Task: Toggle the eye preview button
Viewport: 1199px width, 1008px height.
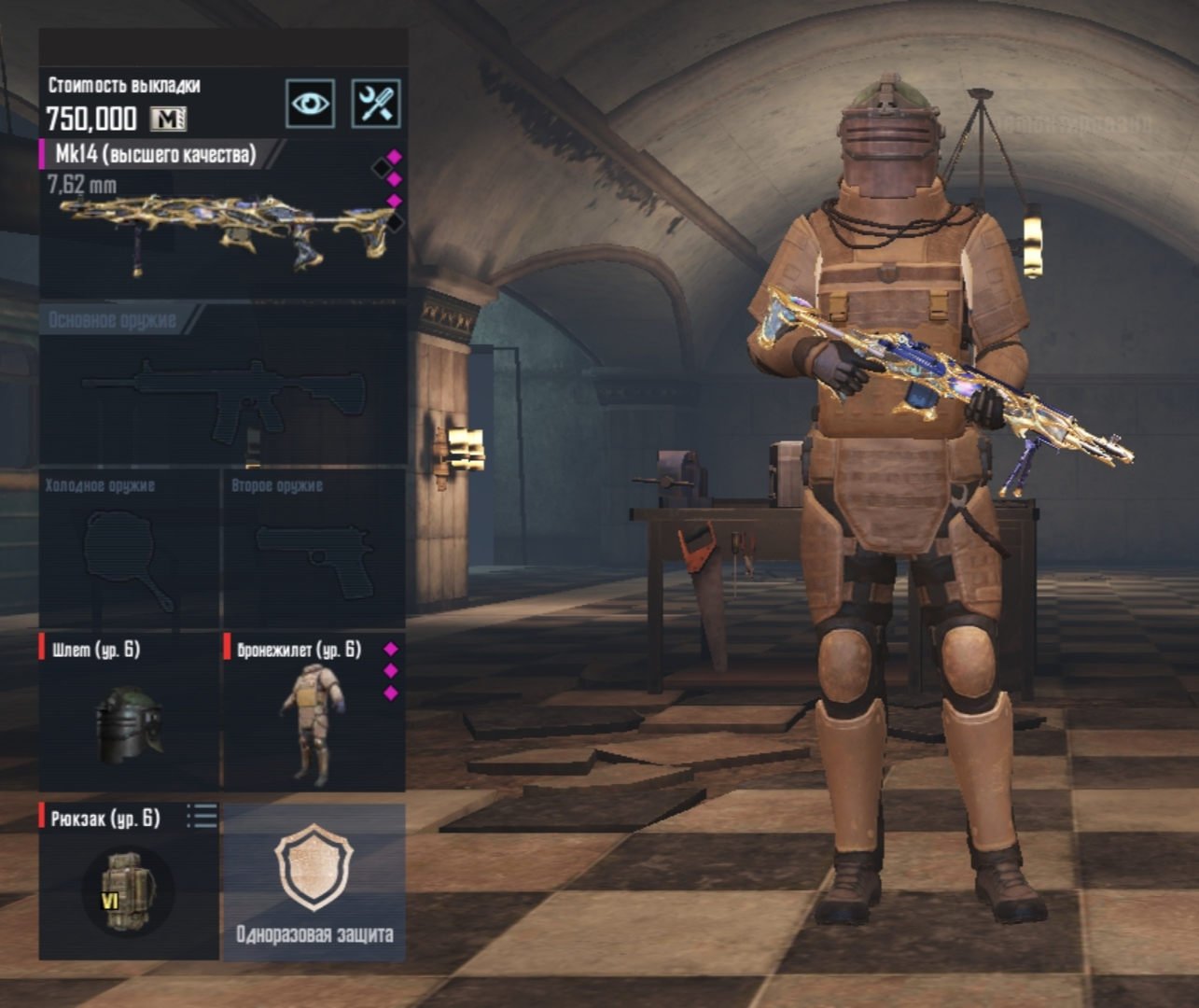Action: [x=310, y=103]
